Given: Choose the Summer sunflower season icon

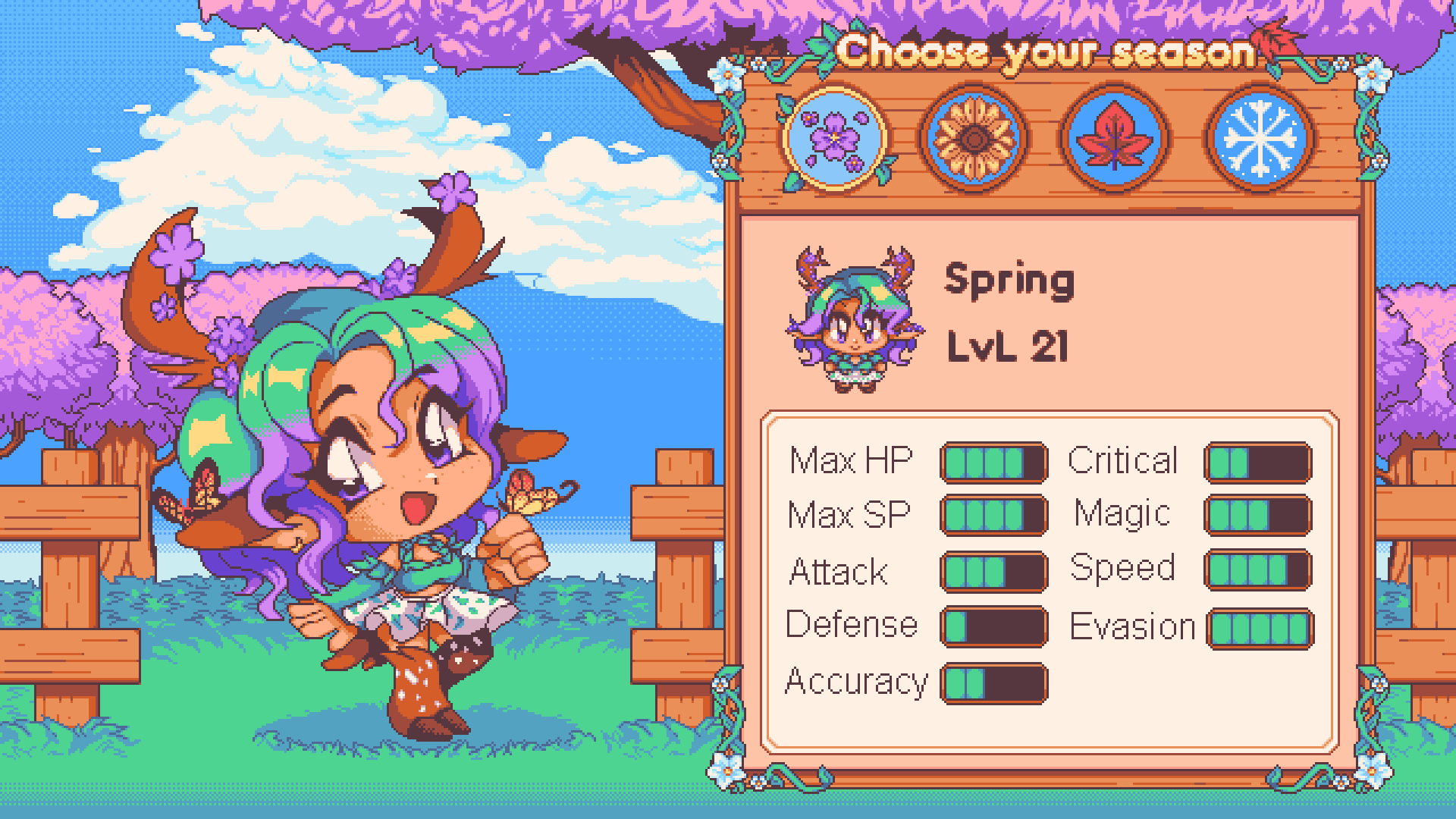Looking at the screenshot, I should coord(974,139).
